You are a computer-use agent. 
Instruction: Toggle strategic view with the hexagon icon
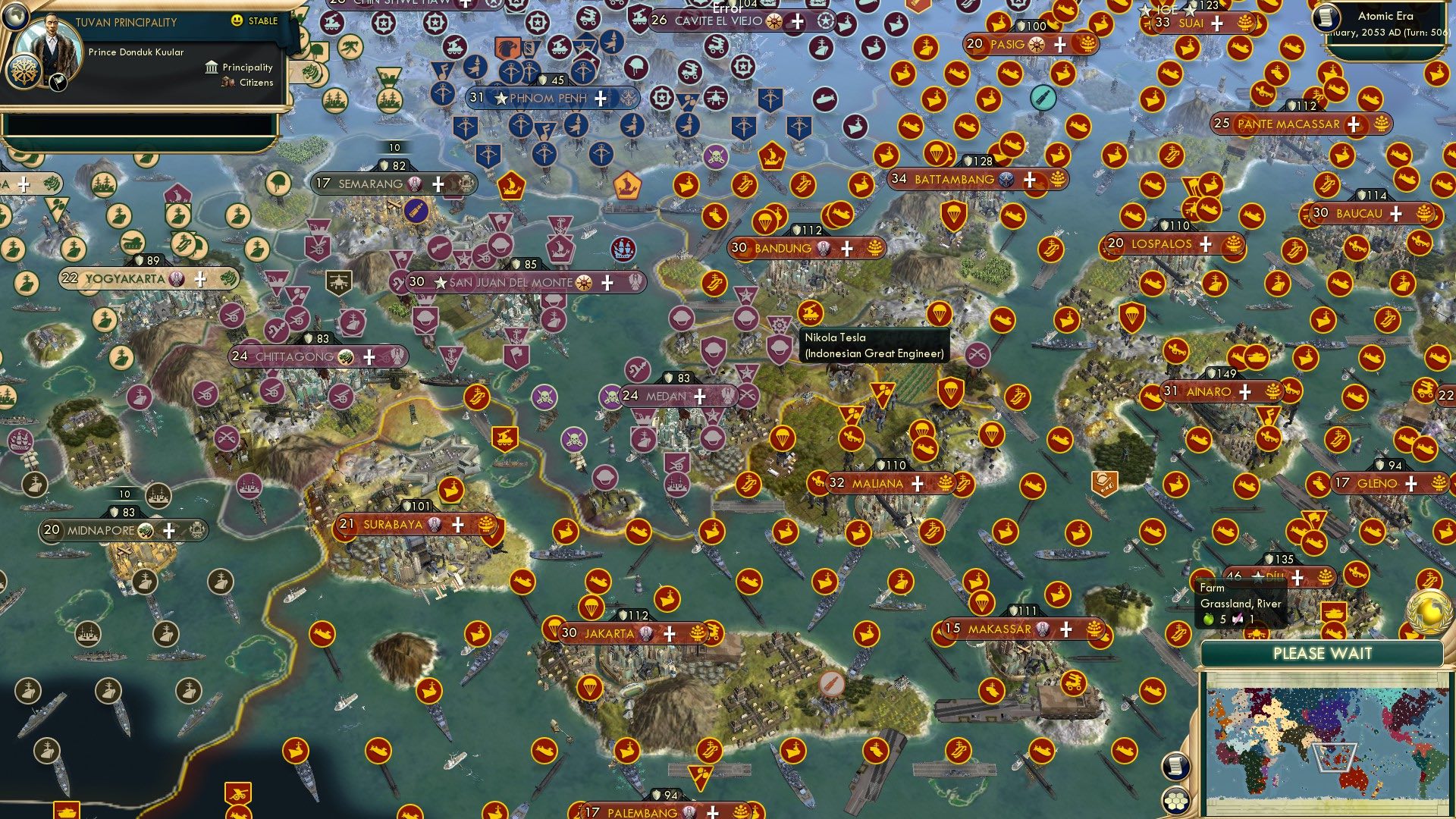(1175, 802)
